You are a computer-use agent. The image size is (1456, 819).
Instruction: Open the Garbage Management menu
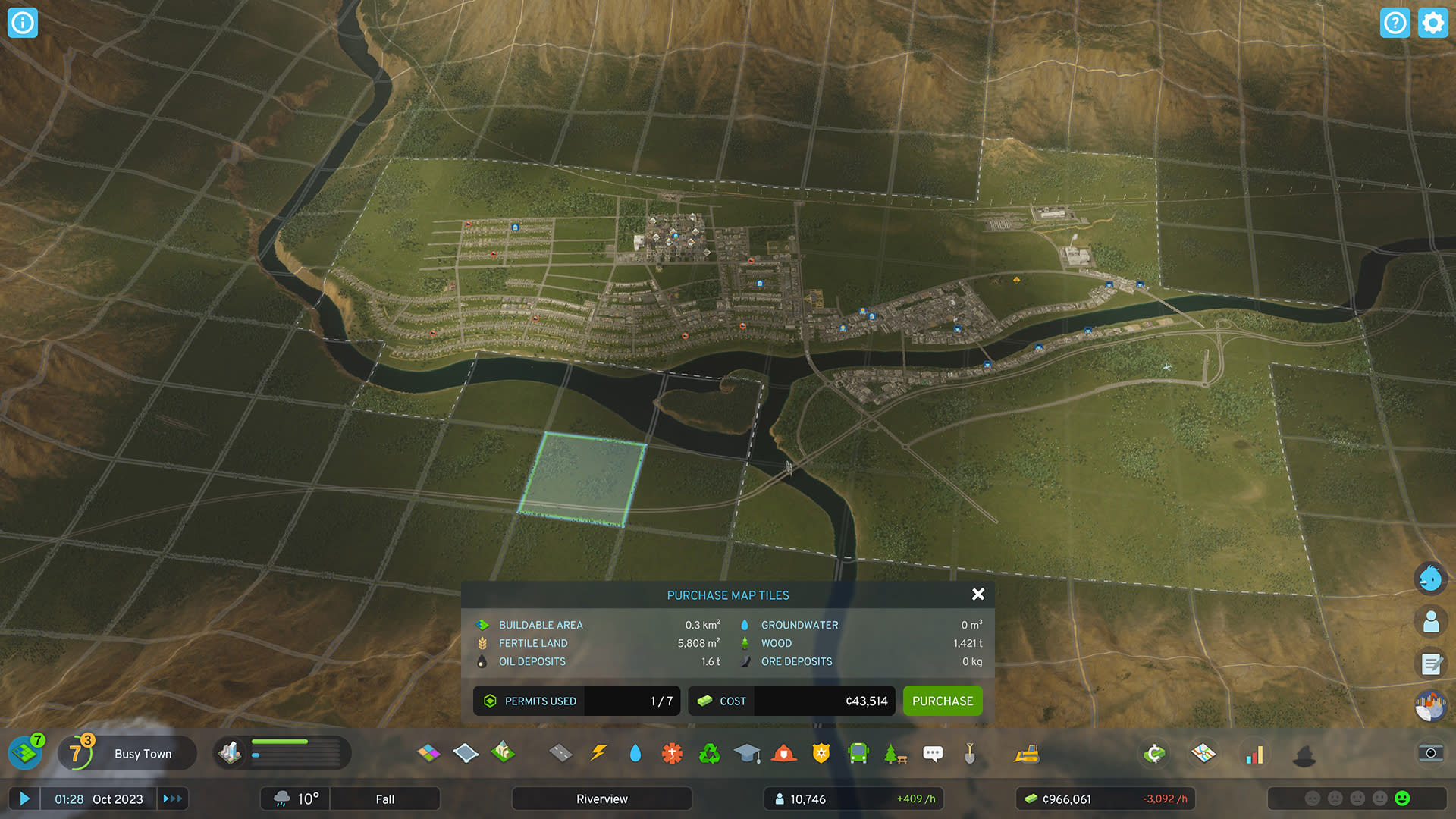click(708, 753)
